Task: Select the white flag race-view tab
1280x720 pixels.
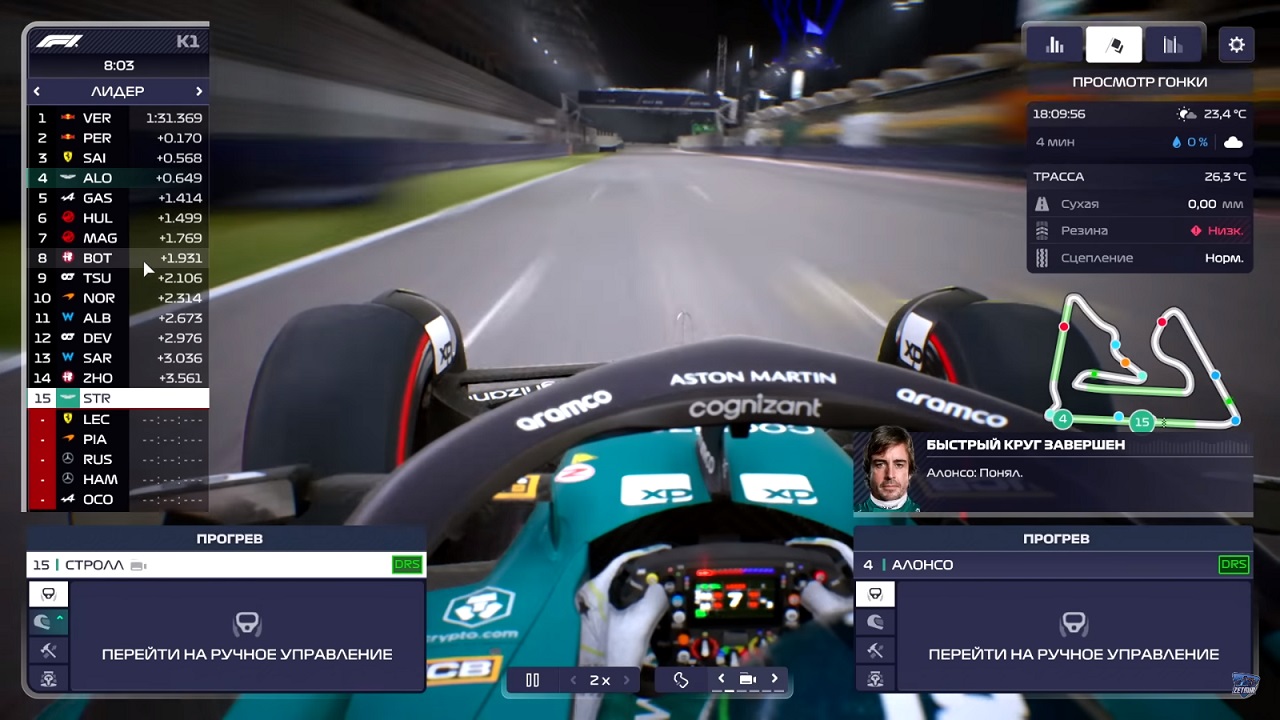Action: click(1113, 44)
